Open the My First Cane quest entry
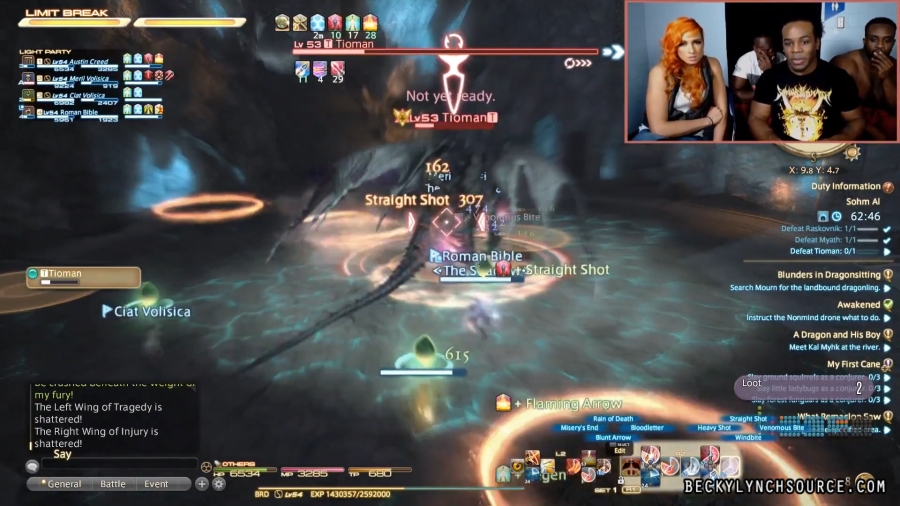The image size is (900, 506). [853, 365]
